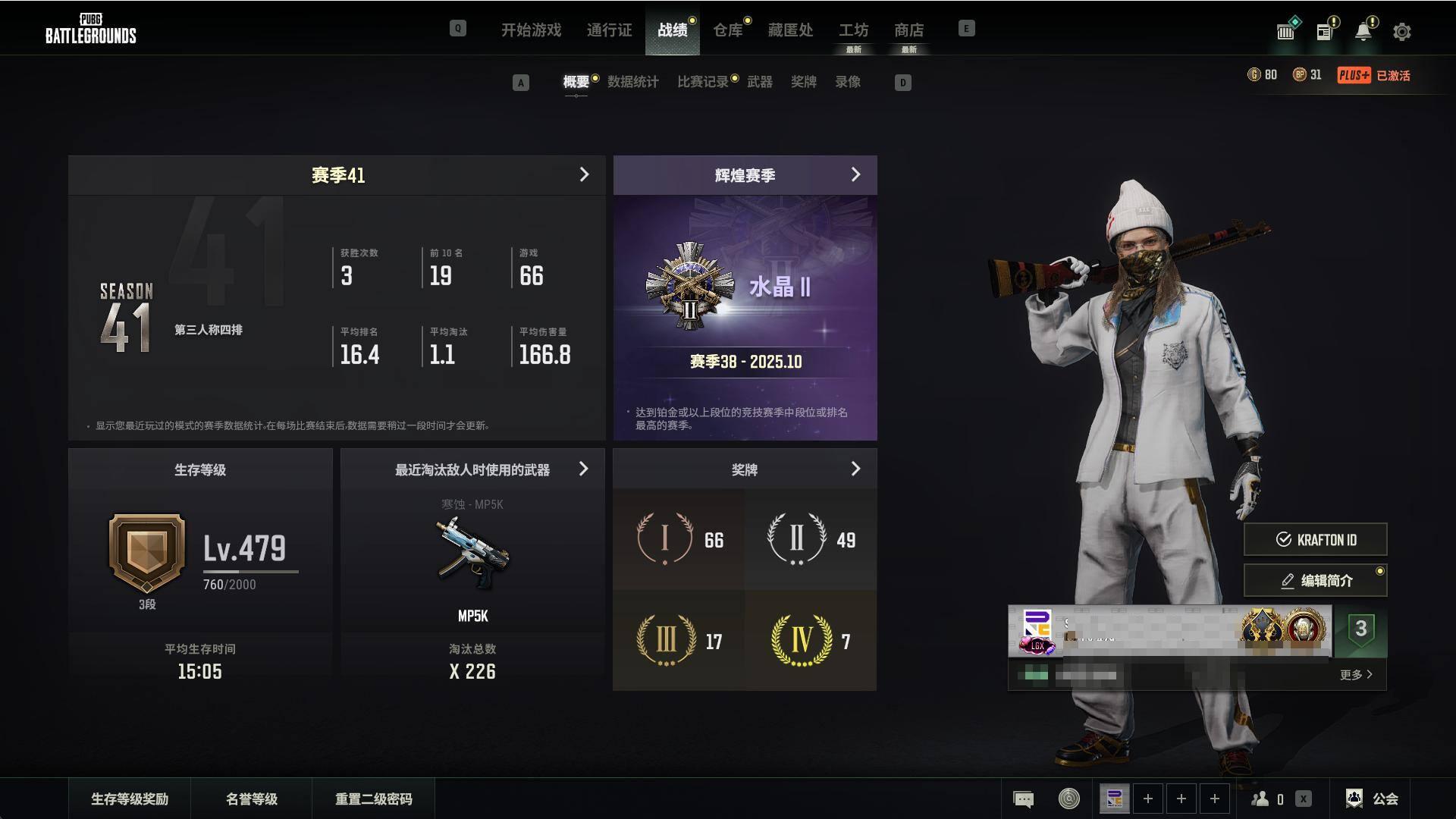Visit the 商店 store tab
1456x819 pixels.
(x=908, y=30)
